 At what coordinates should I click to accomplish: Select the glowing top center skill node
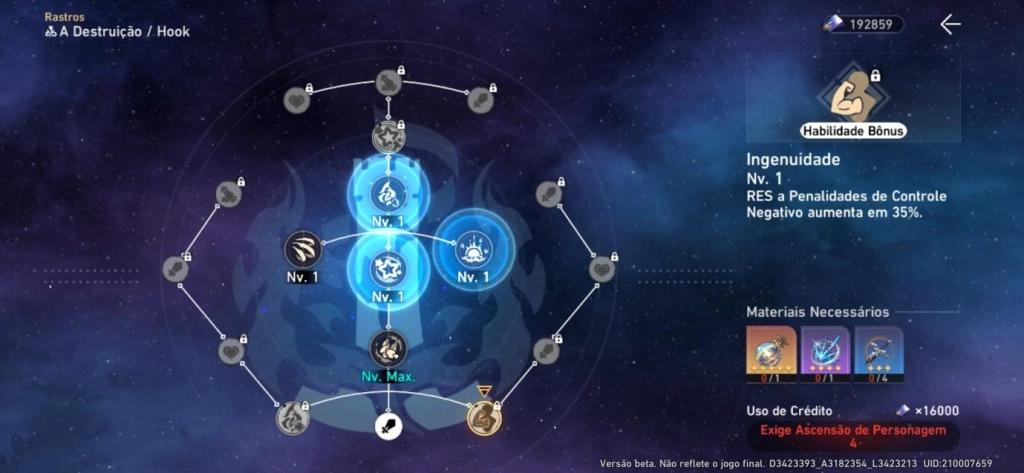point(388,191)
